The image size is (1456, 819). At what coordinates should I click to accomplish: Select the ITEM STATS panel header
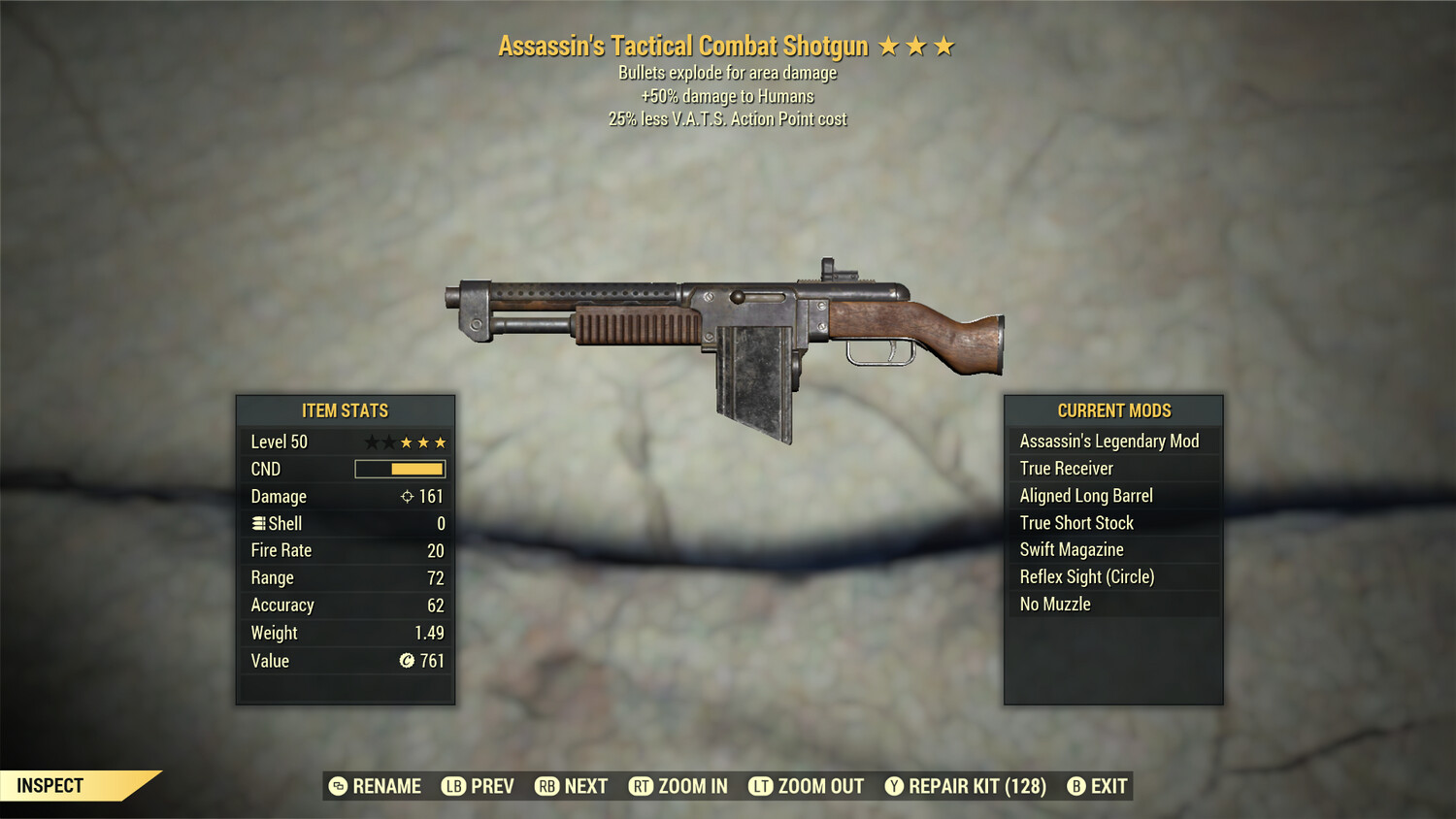pos(346,410)
